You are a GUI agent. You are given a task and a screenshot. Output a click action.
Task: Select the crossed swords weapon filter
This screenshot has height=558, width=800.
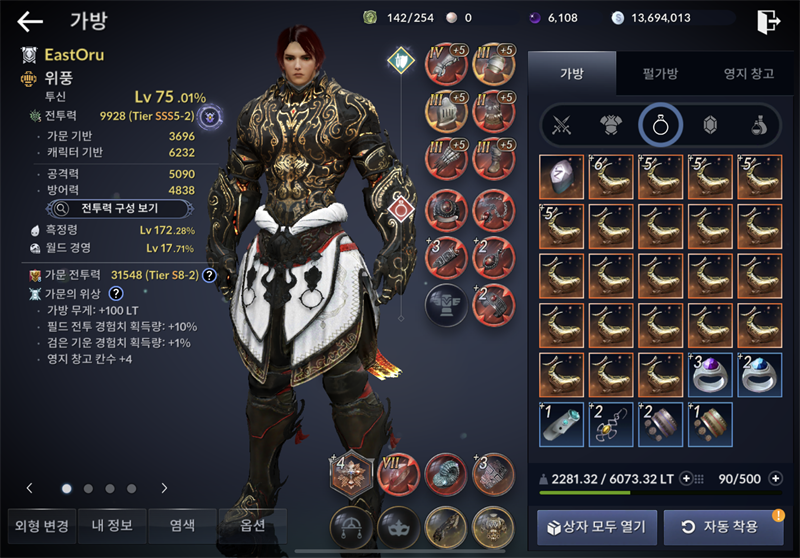point(563,125)
